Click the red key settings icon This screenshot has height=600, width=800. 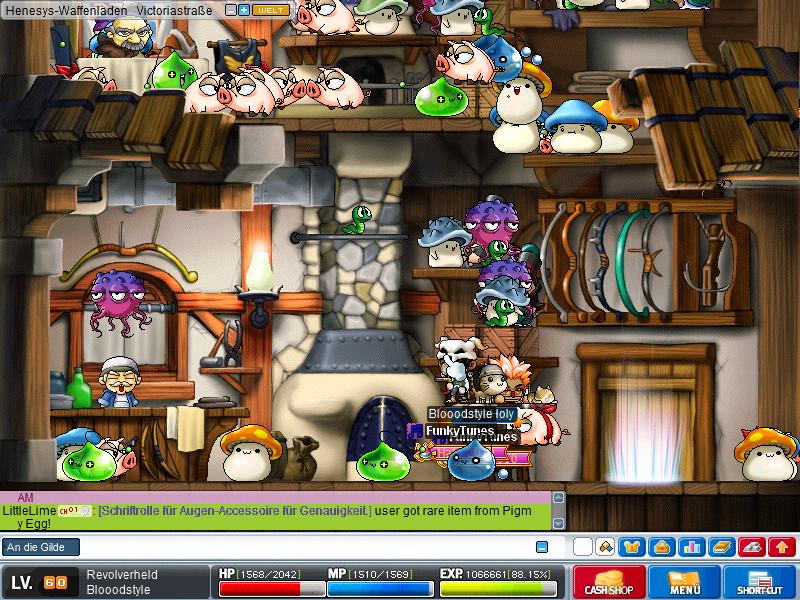(750, 547)
